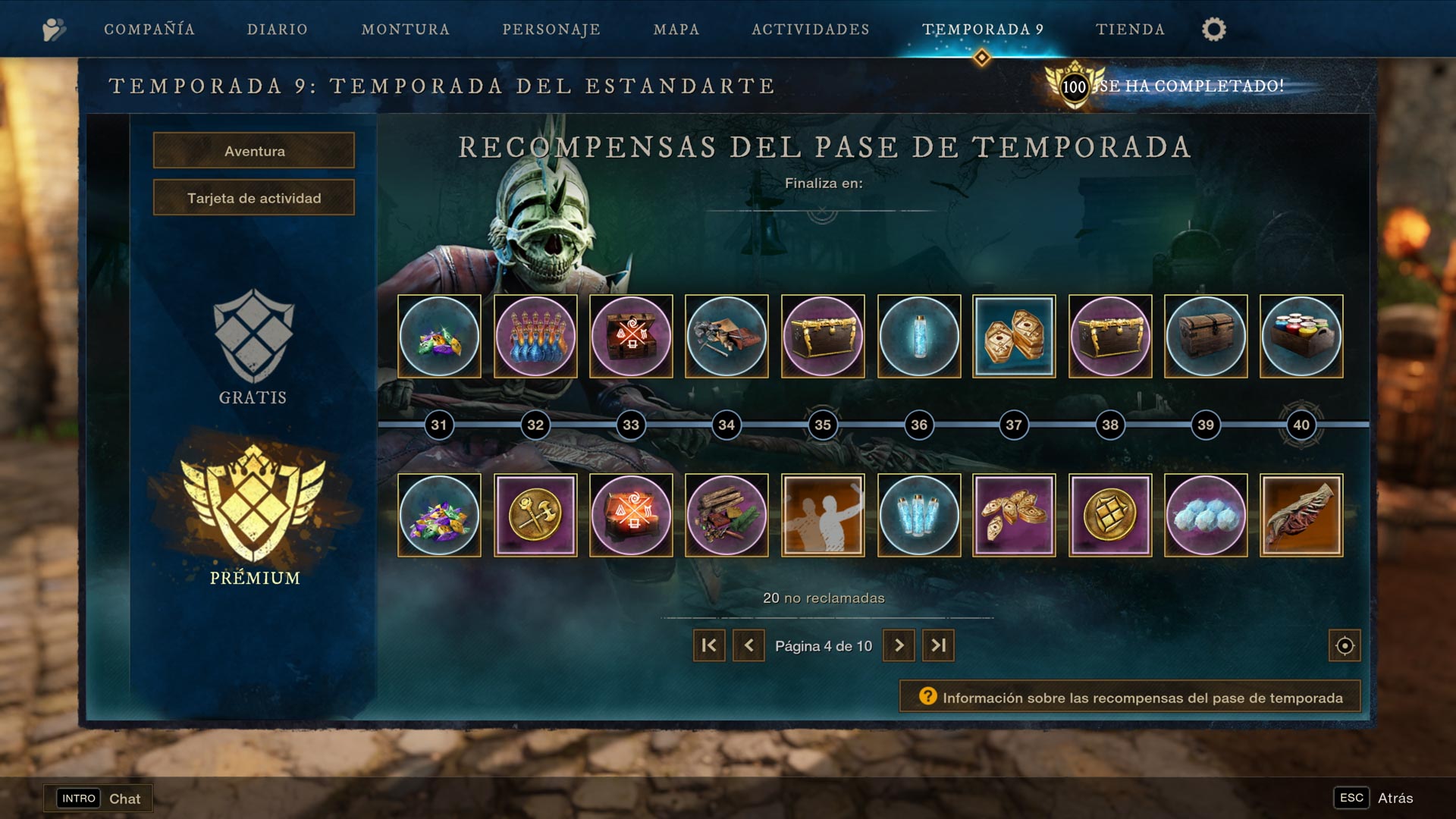The image size is (1456, 819).
Task: Click the dye bottles reward at level 40
Action: (x=1301, y=336)
